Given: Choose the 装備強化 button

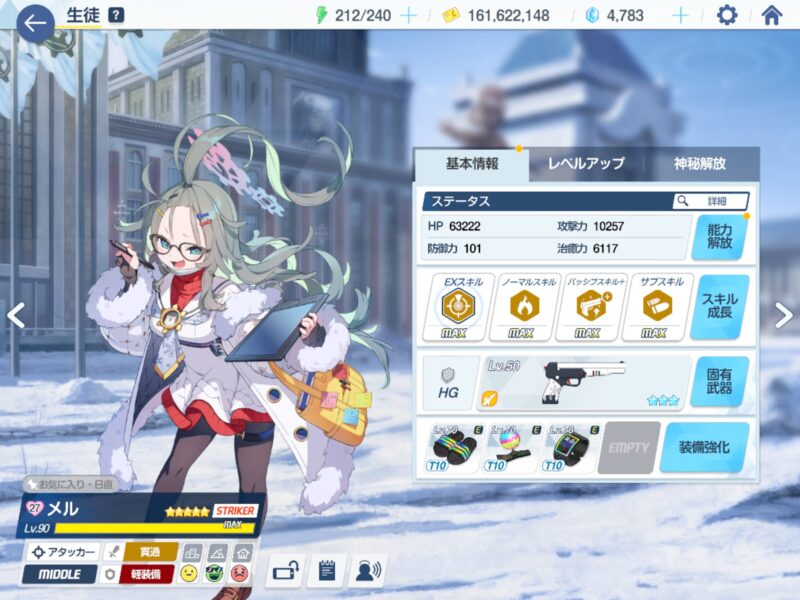Looking at the screenshot, I should coord(704,447).
